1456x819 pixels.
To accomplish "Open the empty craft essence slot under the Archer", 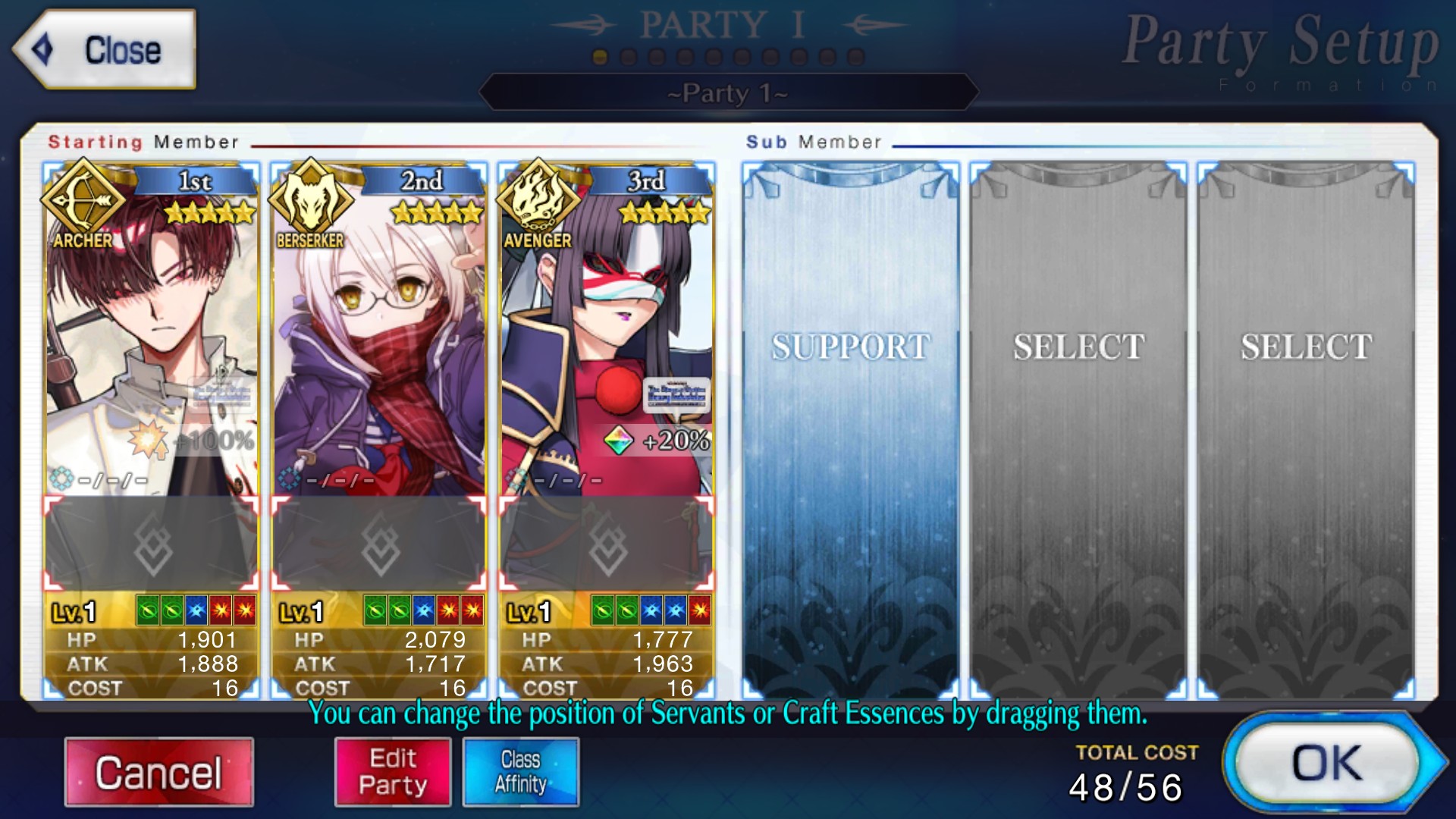I will click(x=150, y=542).
